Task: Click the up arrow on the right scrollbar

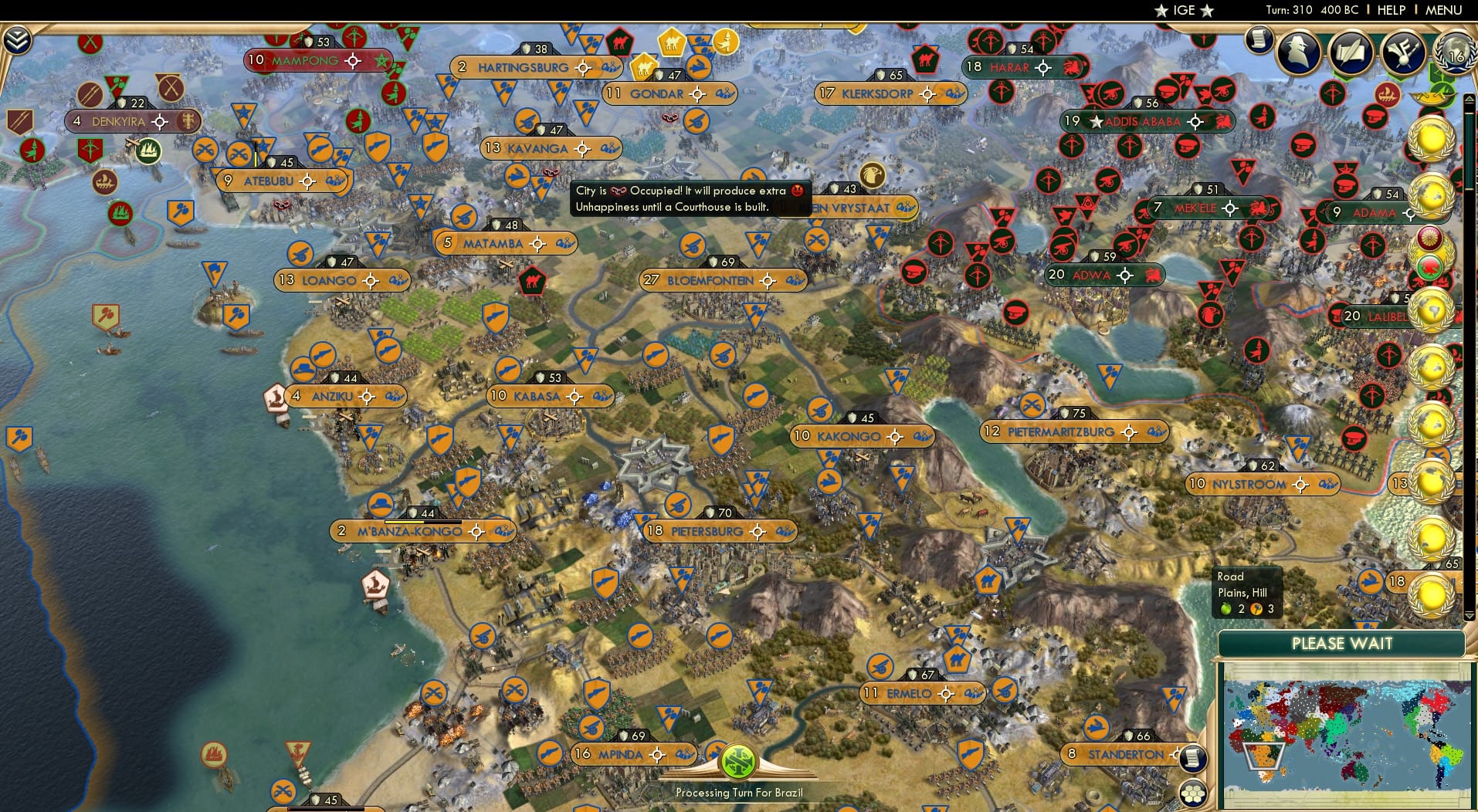Action: click(1470, 99)
